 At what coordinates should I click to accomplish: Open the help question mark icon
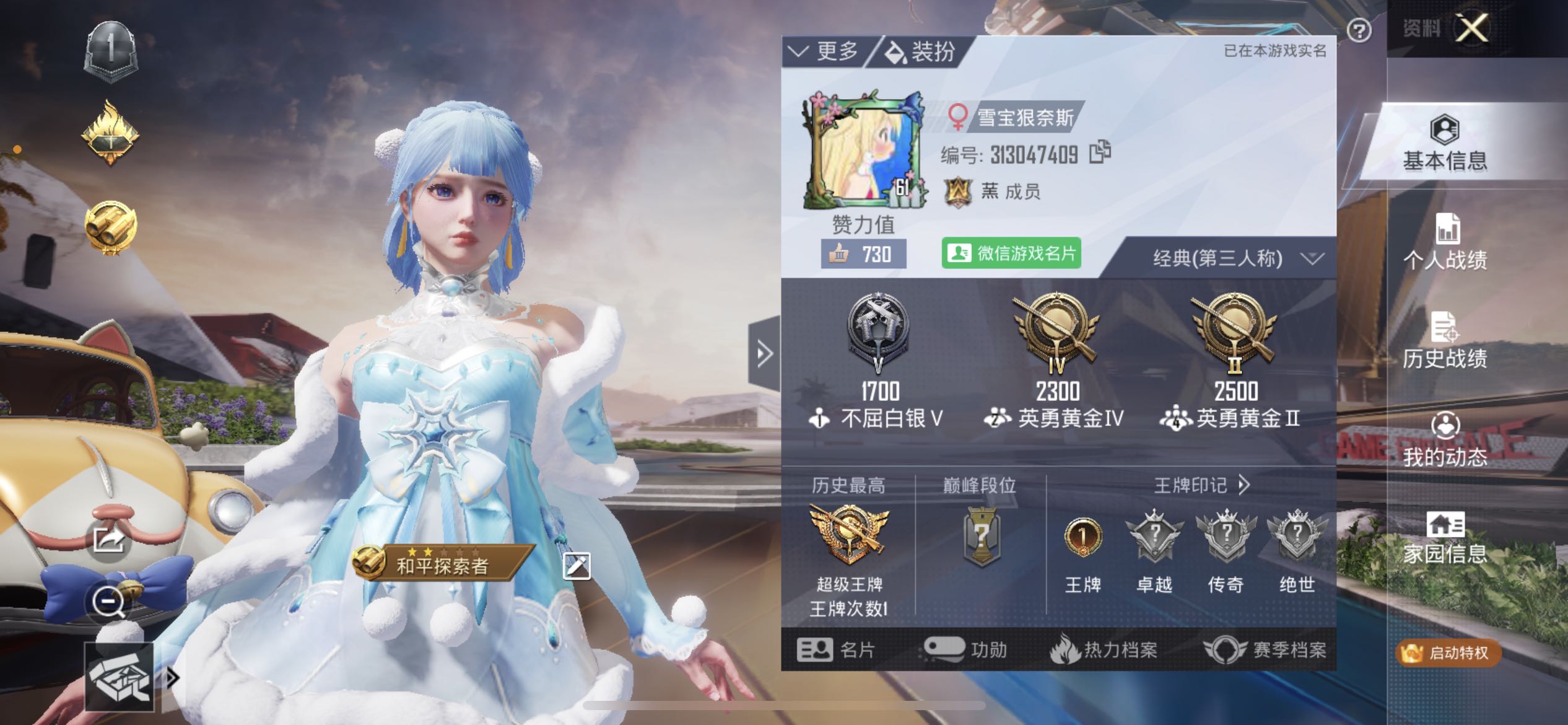[1359, 30]
